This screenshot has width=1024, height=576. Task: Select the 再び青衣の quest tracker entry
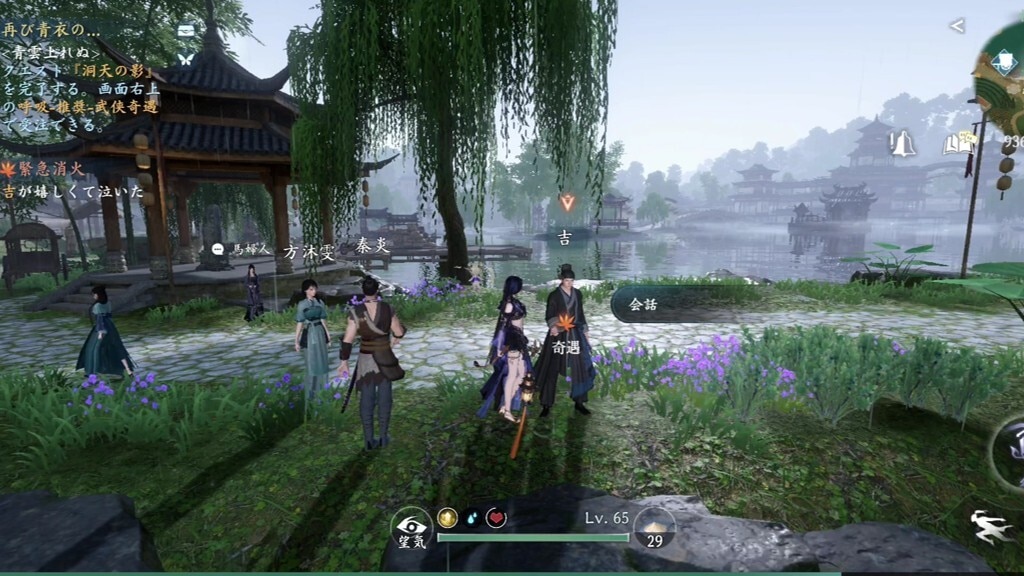50,29
